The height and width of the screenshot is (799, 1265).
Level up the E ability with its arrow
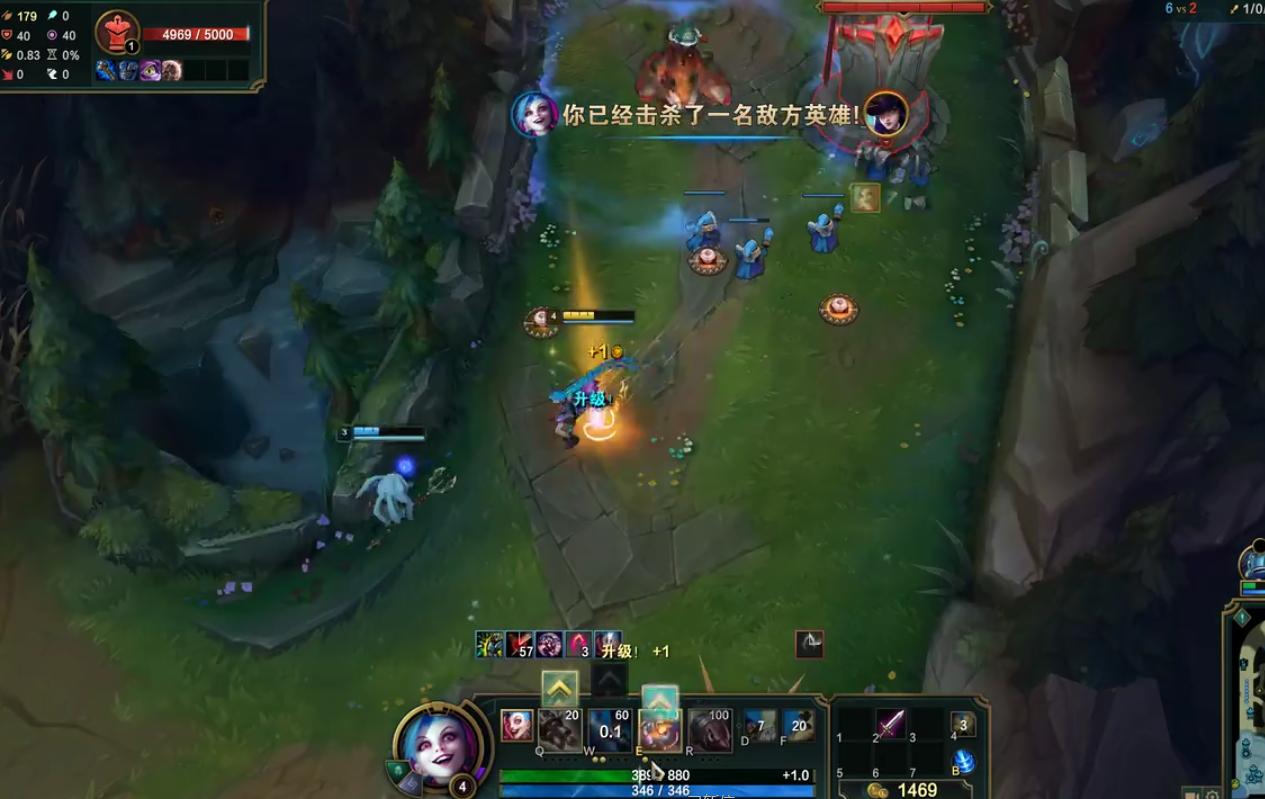pyautogui.click(x=659, y=699)
